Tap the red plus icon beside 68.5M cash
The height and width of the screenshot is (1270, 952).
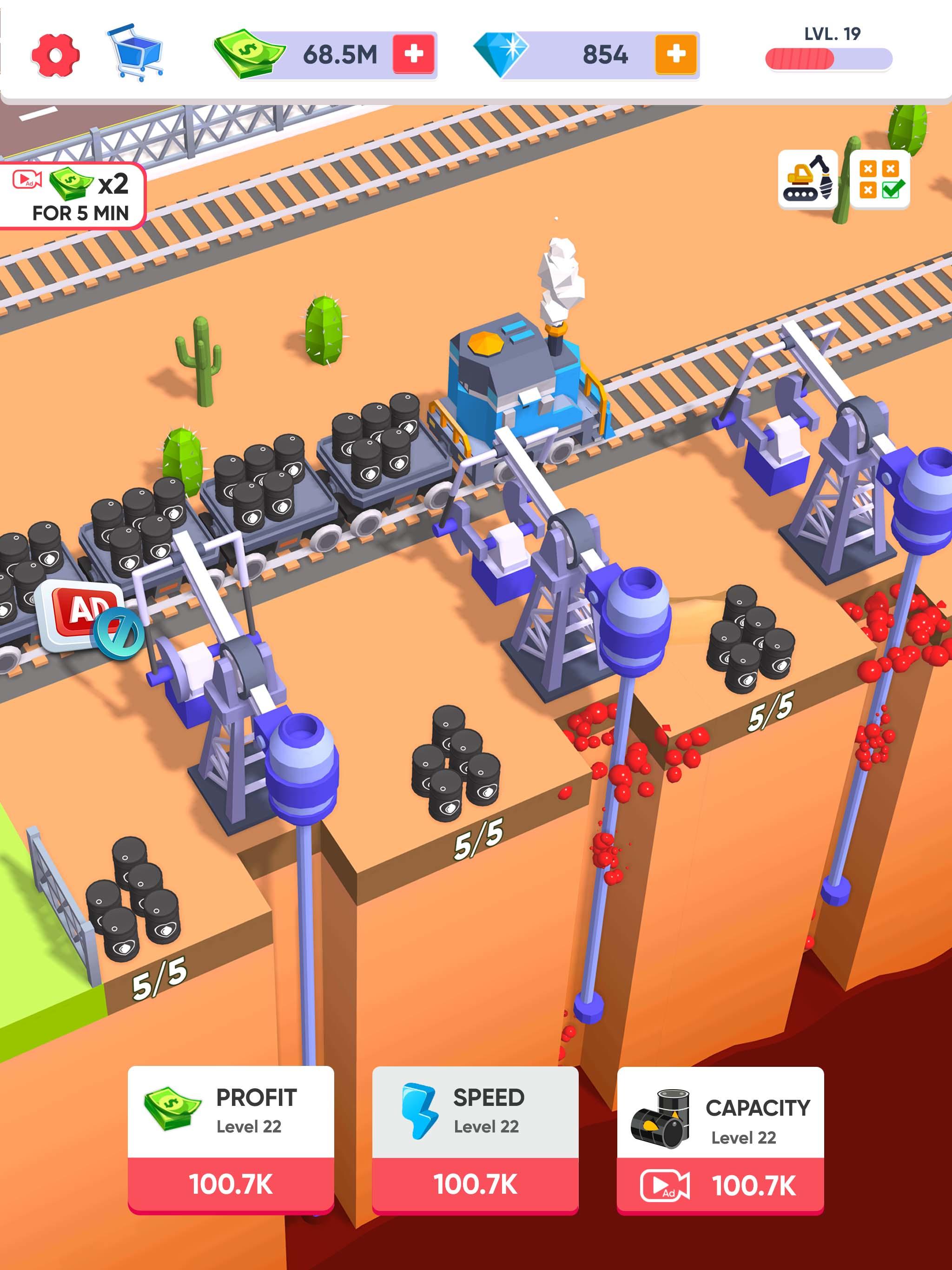click(x=415, y=54)
